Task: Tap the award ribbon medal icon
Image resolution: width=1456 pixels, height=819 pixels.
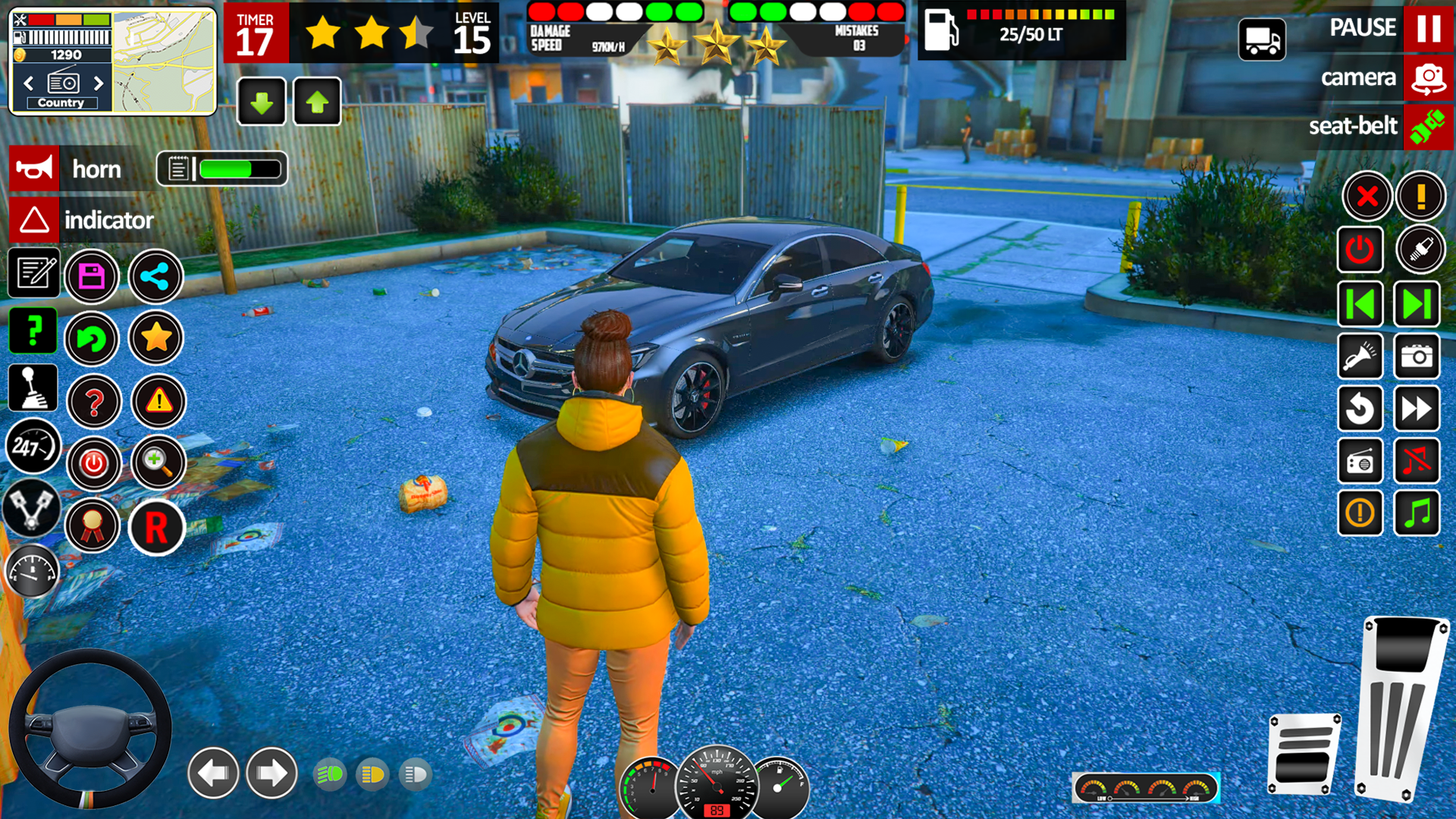Action: pos(92,527)
